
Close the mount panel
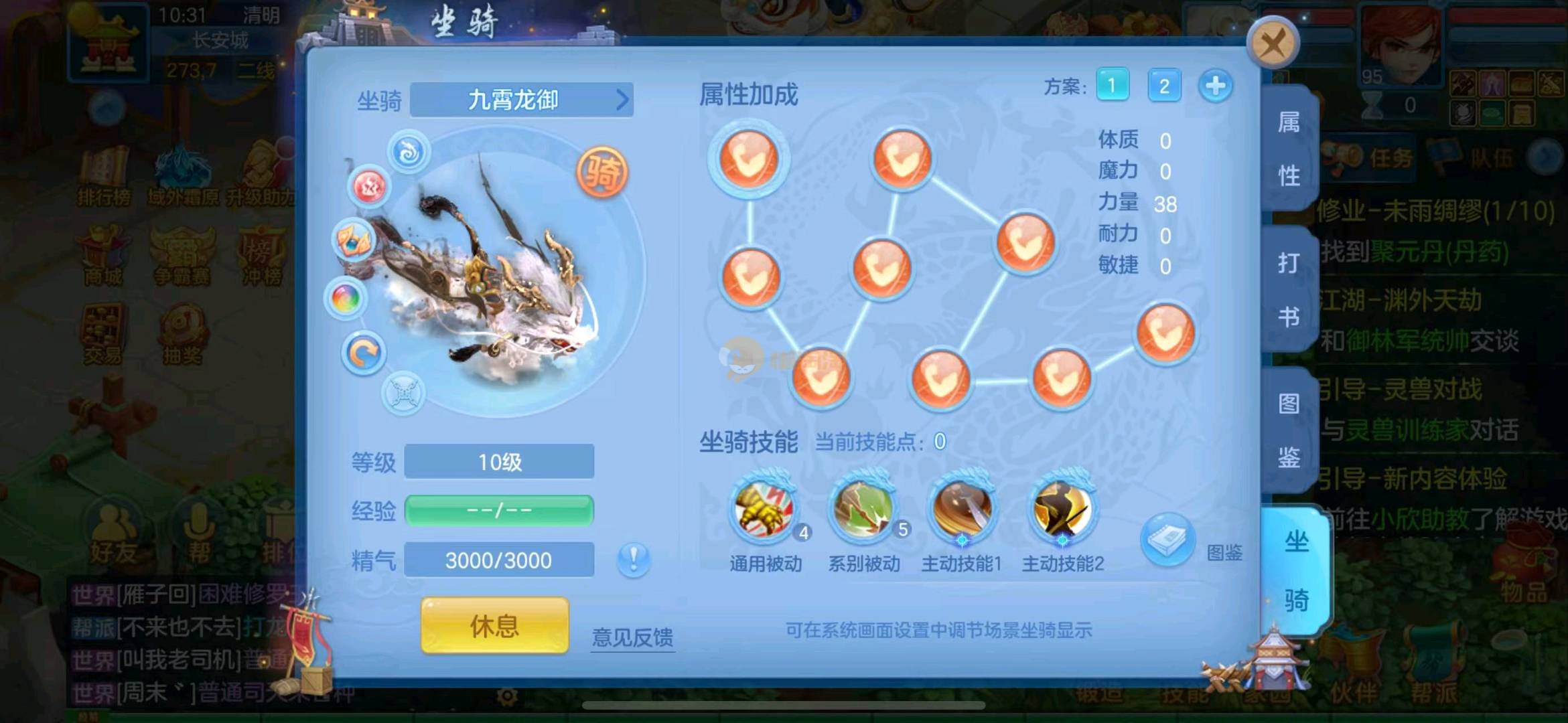[1272, 44]
